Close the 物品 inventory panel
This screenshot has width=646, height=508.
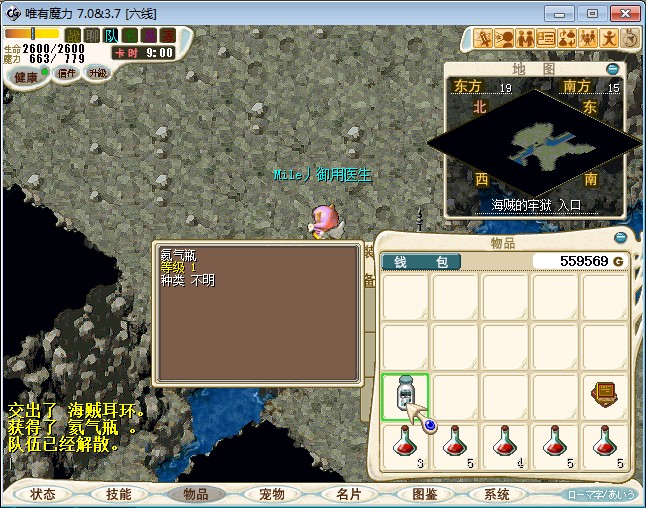click(x=620, y=238)
